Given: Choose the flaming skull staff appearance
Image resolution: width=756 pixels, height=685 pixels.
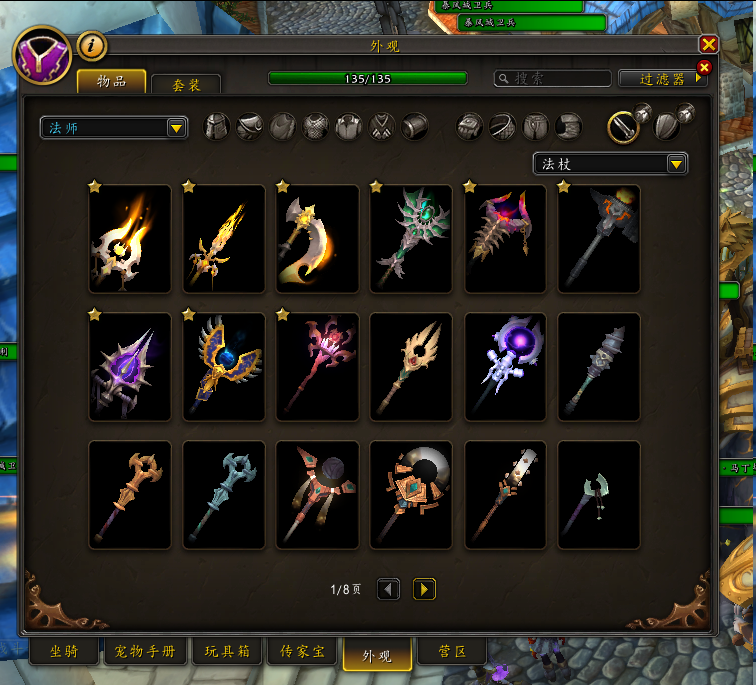Looking at the screenshot, I should coord(130,239).
